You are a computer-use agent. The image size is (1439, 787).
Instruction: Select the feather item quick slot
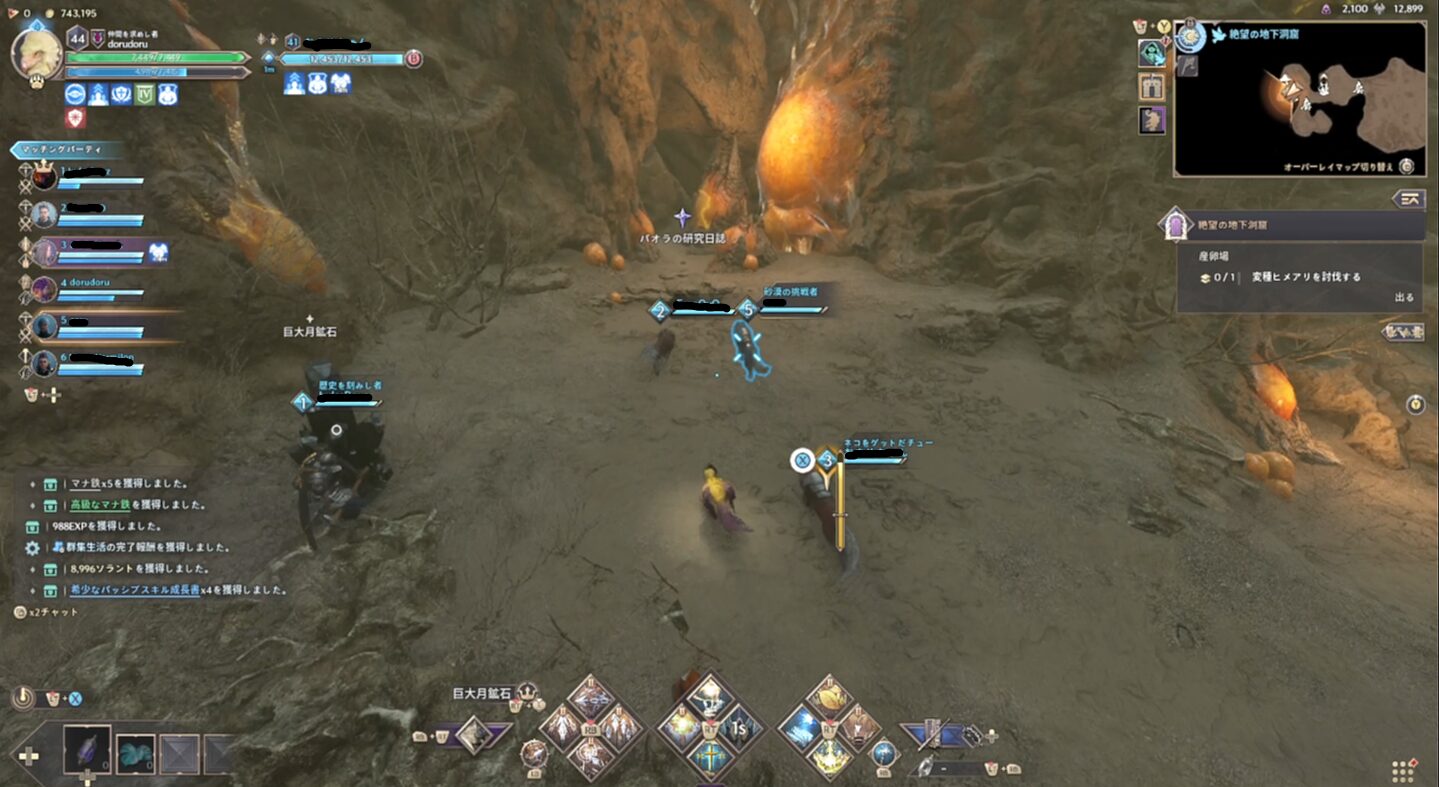pos(86,749)
